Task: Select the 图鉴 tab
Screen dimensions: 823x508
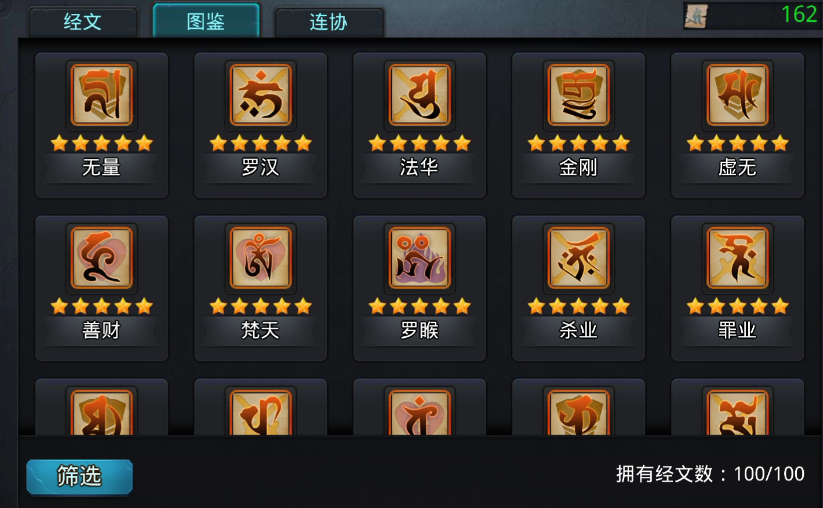Action: pos(206,21)
